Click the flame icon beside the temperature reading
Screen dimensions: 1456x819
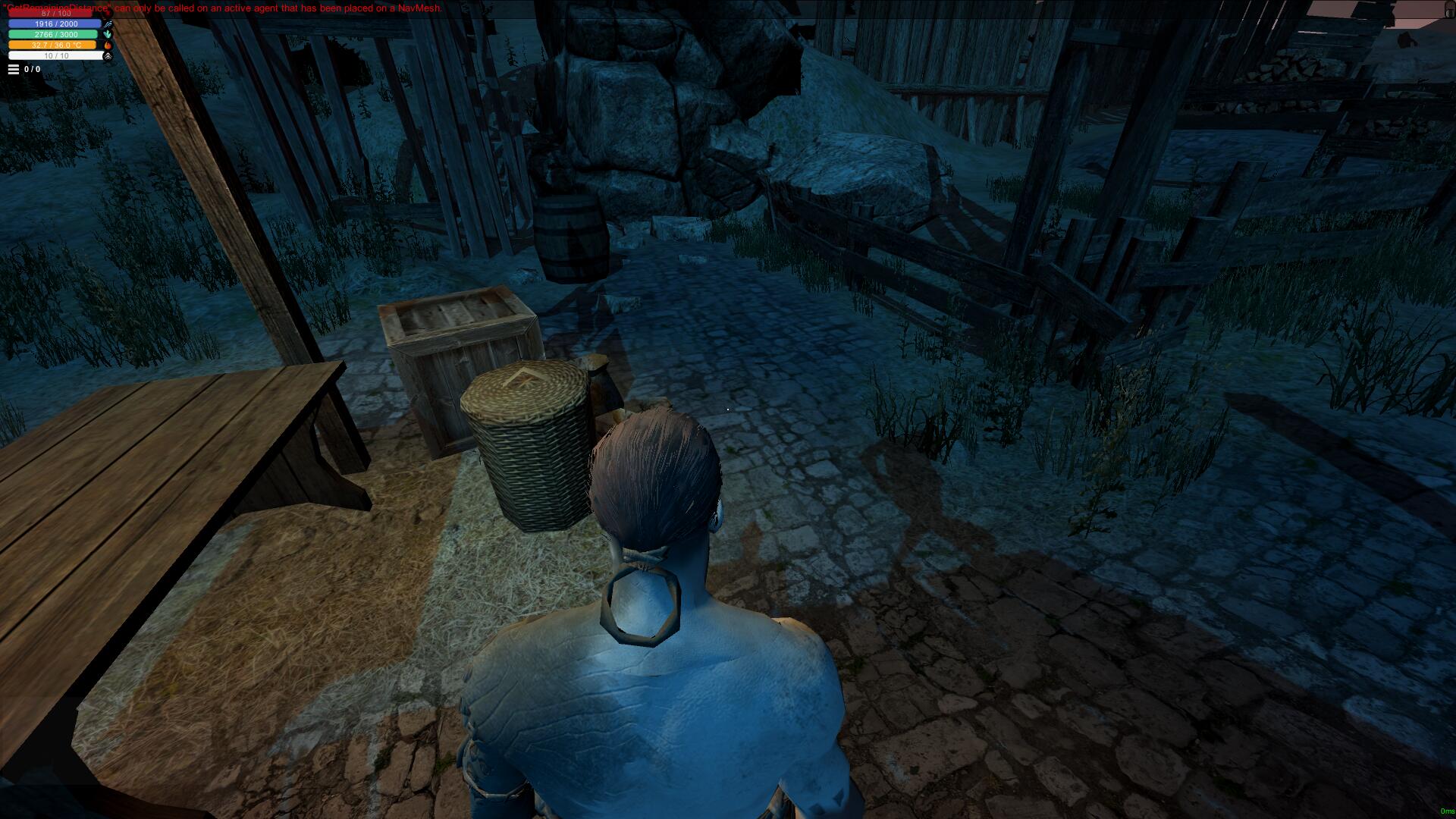pyautogui.click(x=108, y=45)
